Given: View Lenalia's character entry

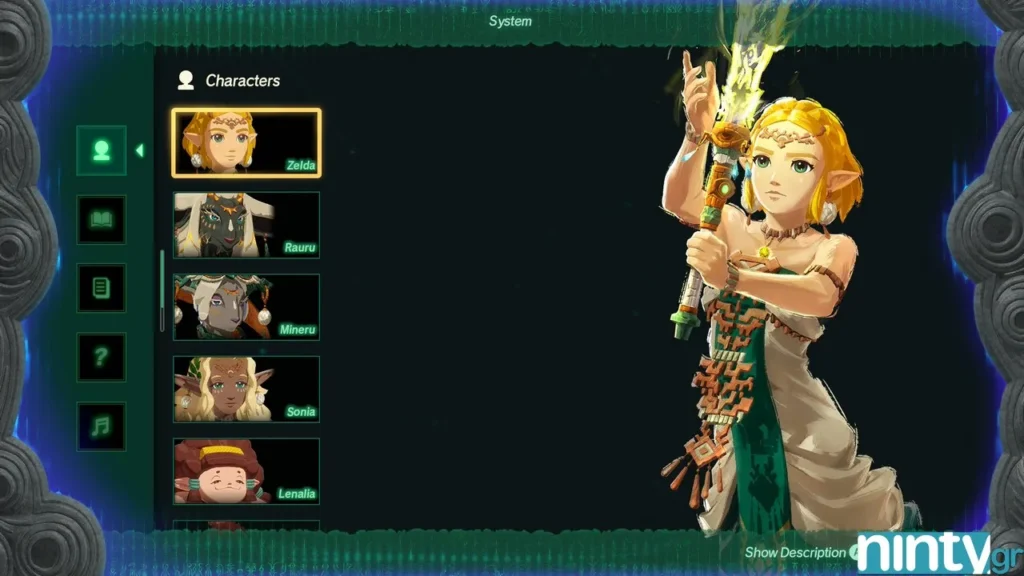Looking at the screenshot, I should pos(246,471).
